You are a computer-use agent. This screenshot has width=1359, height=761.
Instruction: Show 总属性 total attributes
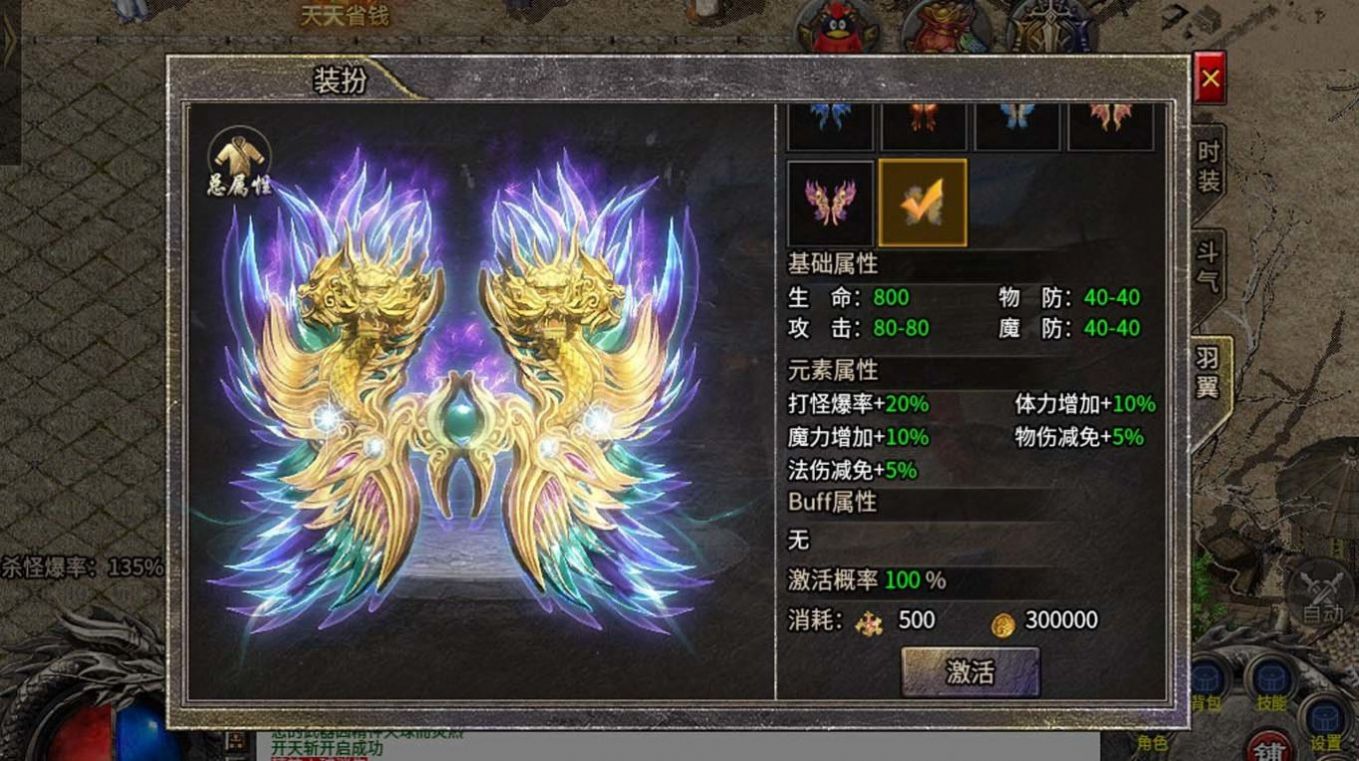240,162
